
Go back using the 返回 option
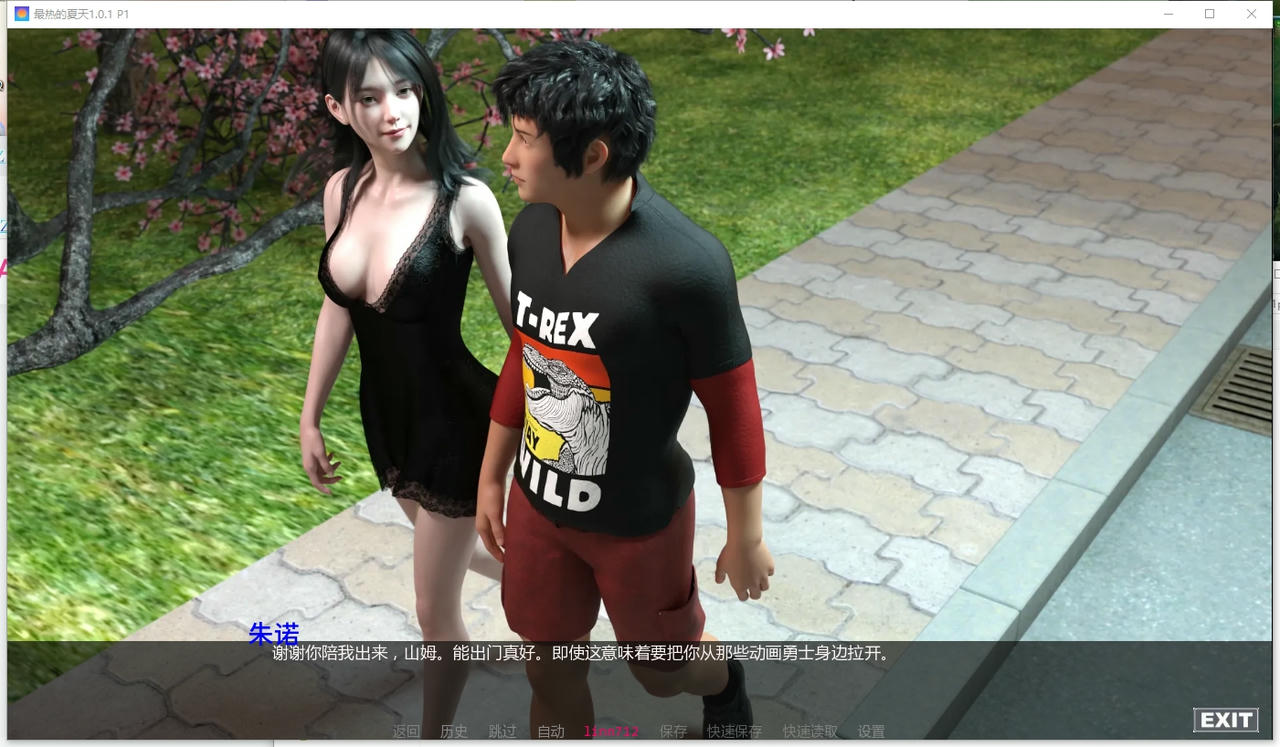pyautogui.click(x=404, y=731)
